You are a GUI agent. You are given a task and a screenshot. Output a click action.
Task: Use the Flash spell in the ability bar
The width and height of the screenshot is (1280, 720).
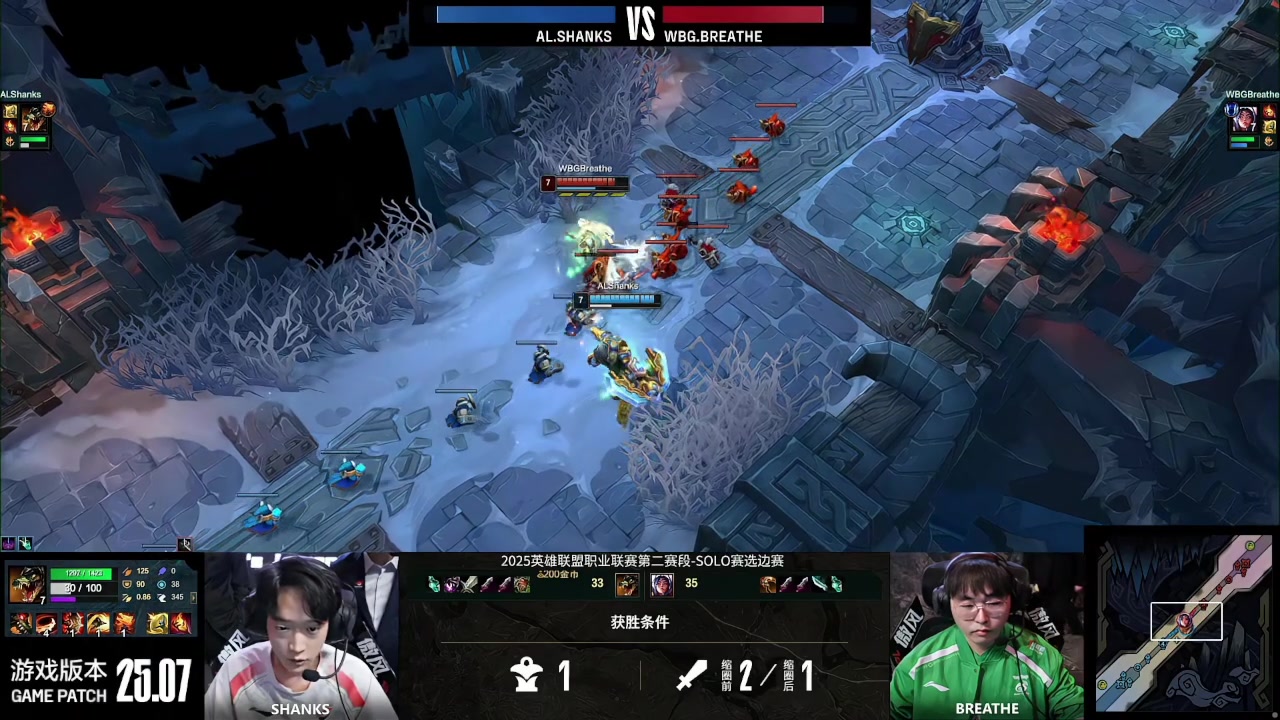(158, 625)
